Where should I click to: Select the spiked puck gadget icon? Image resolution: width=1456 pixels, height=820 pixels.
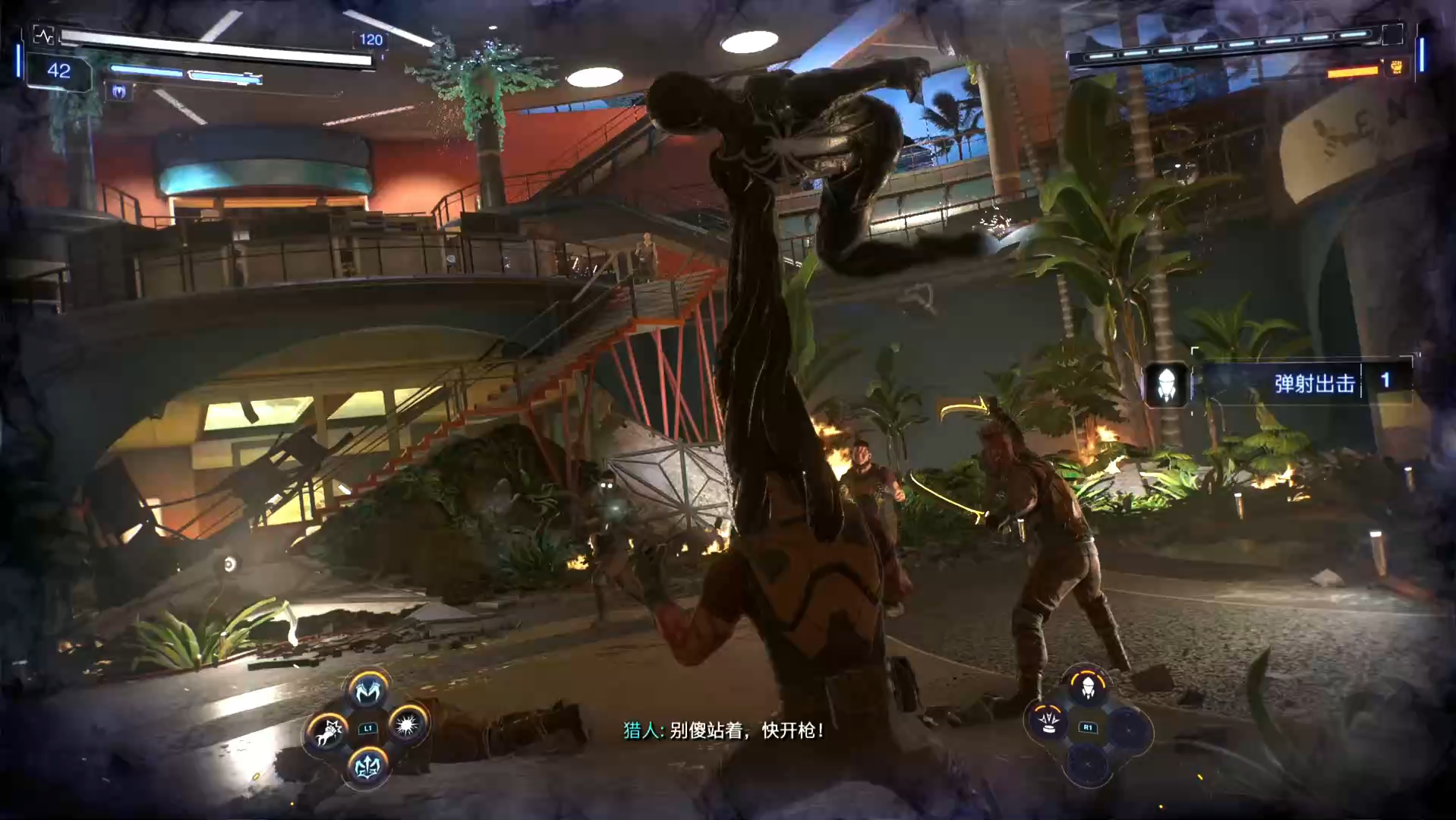click(x=1049, y=722)
